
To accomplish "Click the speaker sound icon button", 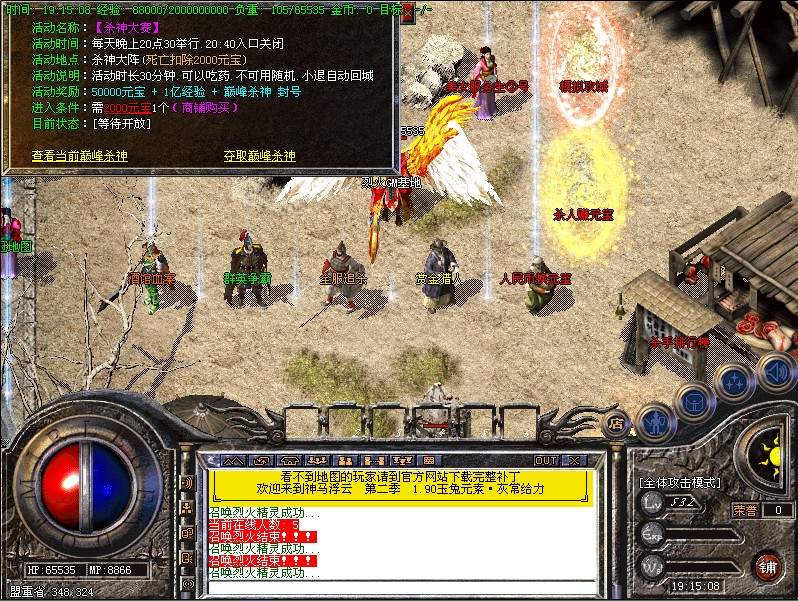I will pos(775,371).
